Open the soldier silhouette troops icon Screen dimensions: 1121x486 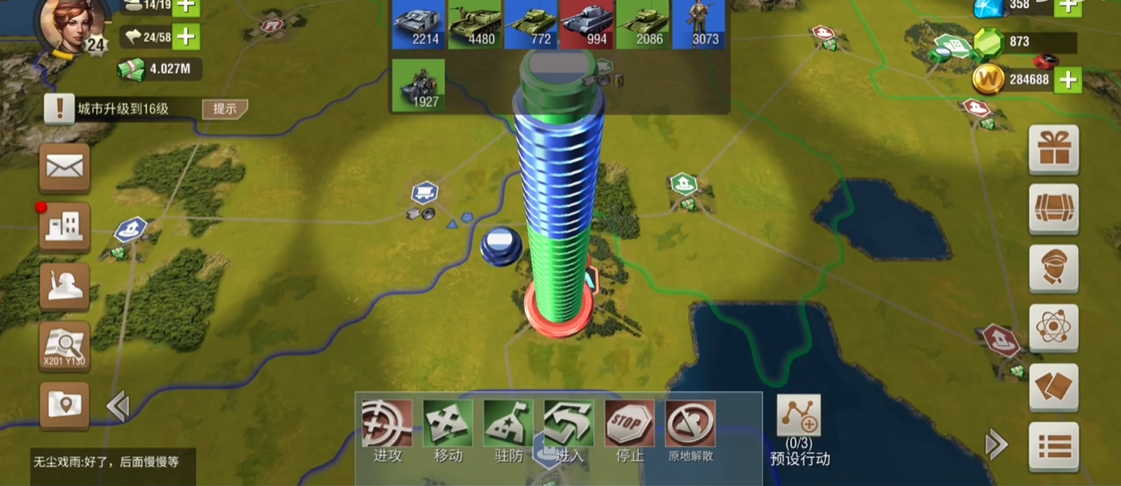tap(65, 287)
